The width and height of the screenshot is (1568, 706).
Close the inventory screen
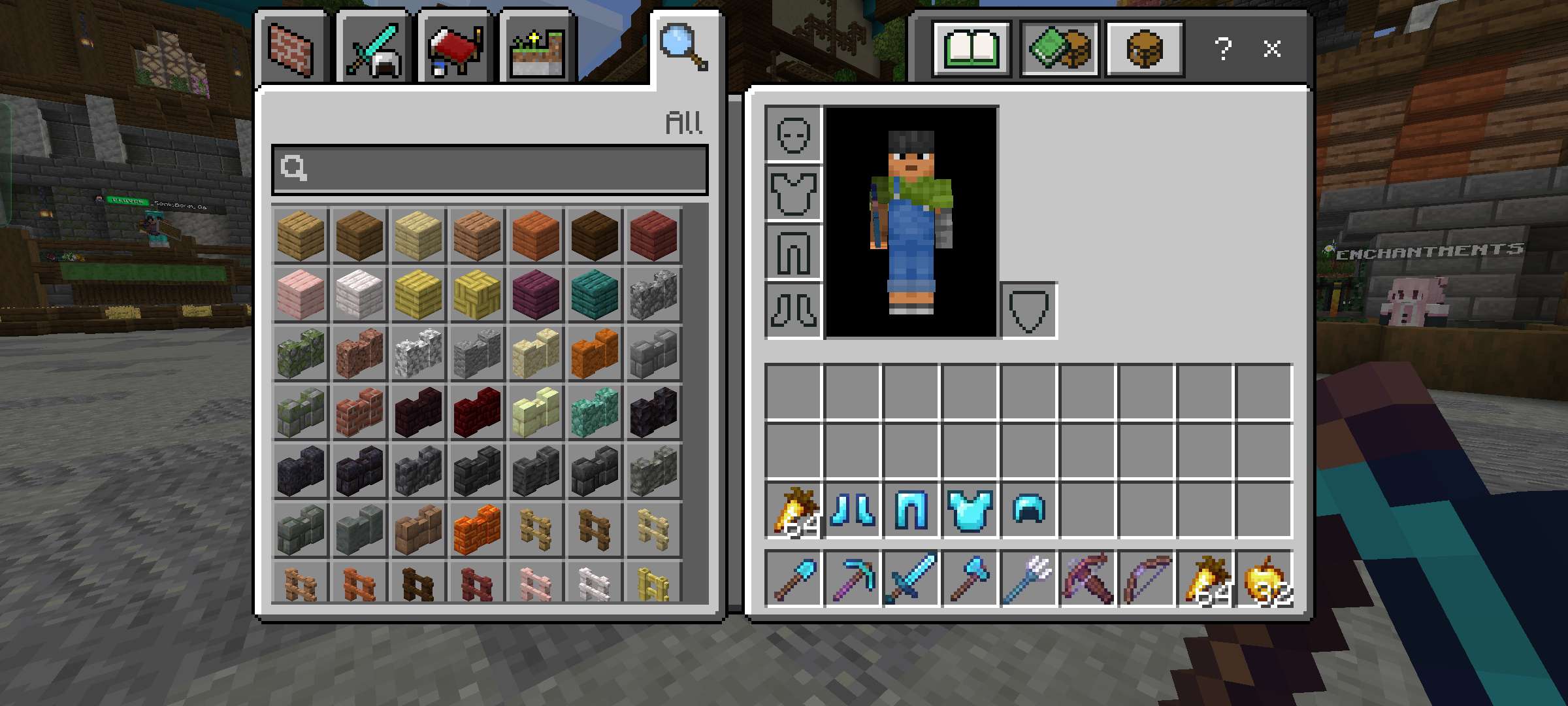click(x=1271, y=49)
